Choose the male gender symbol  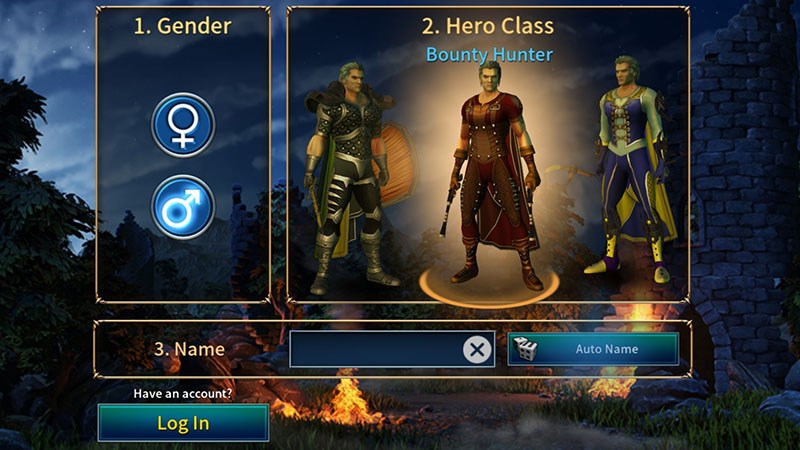click(x=182, y=207)
